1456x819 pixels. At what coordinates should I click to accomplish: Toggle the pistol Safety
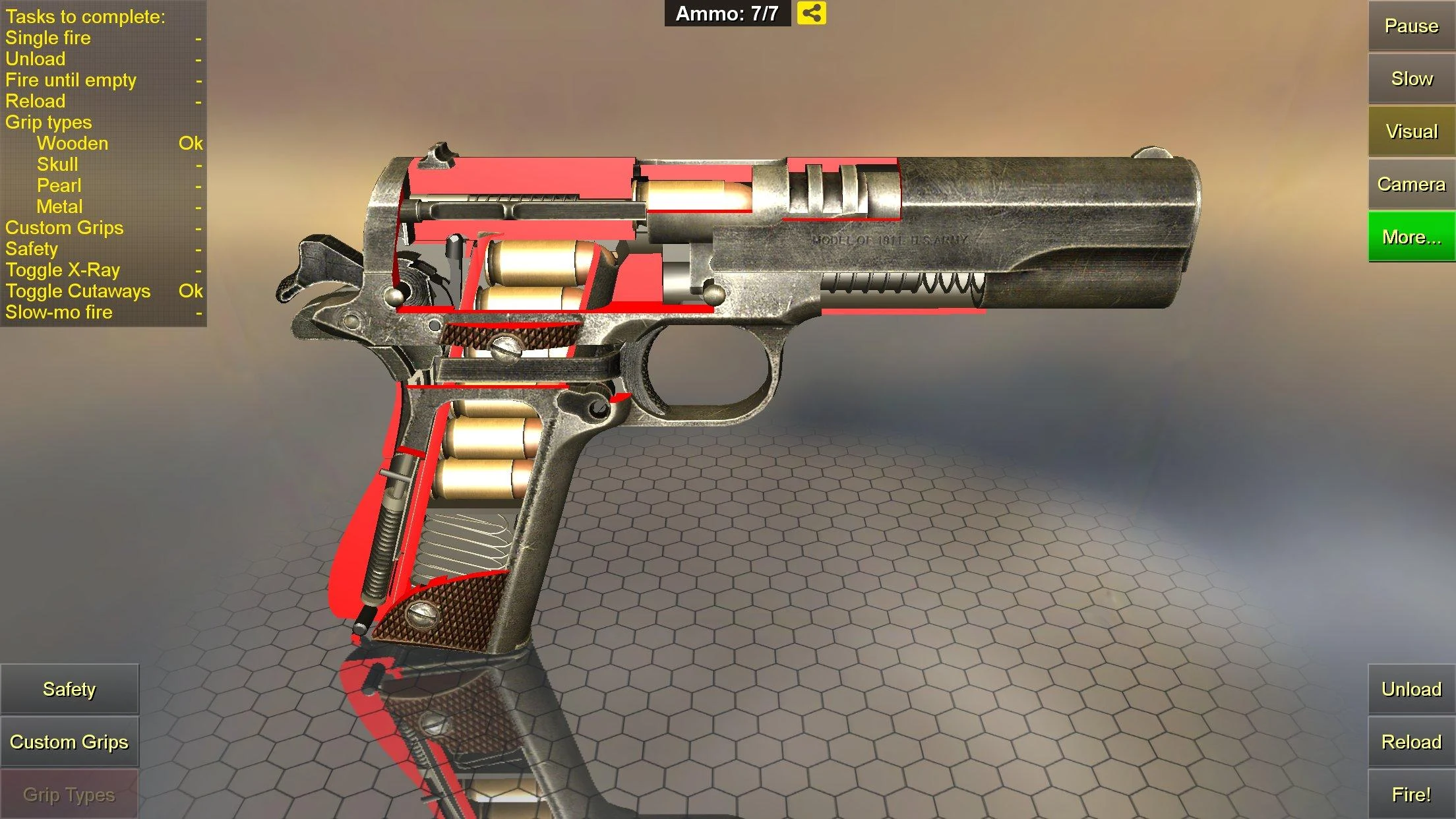click(x=69, y=688)
